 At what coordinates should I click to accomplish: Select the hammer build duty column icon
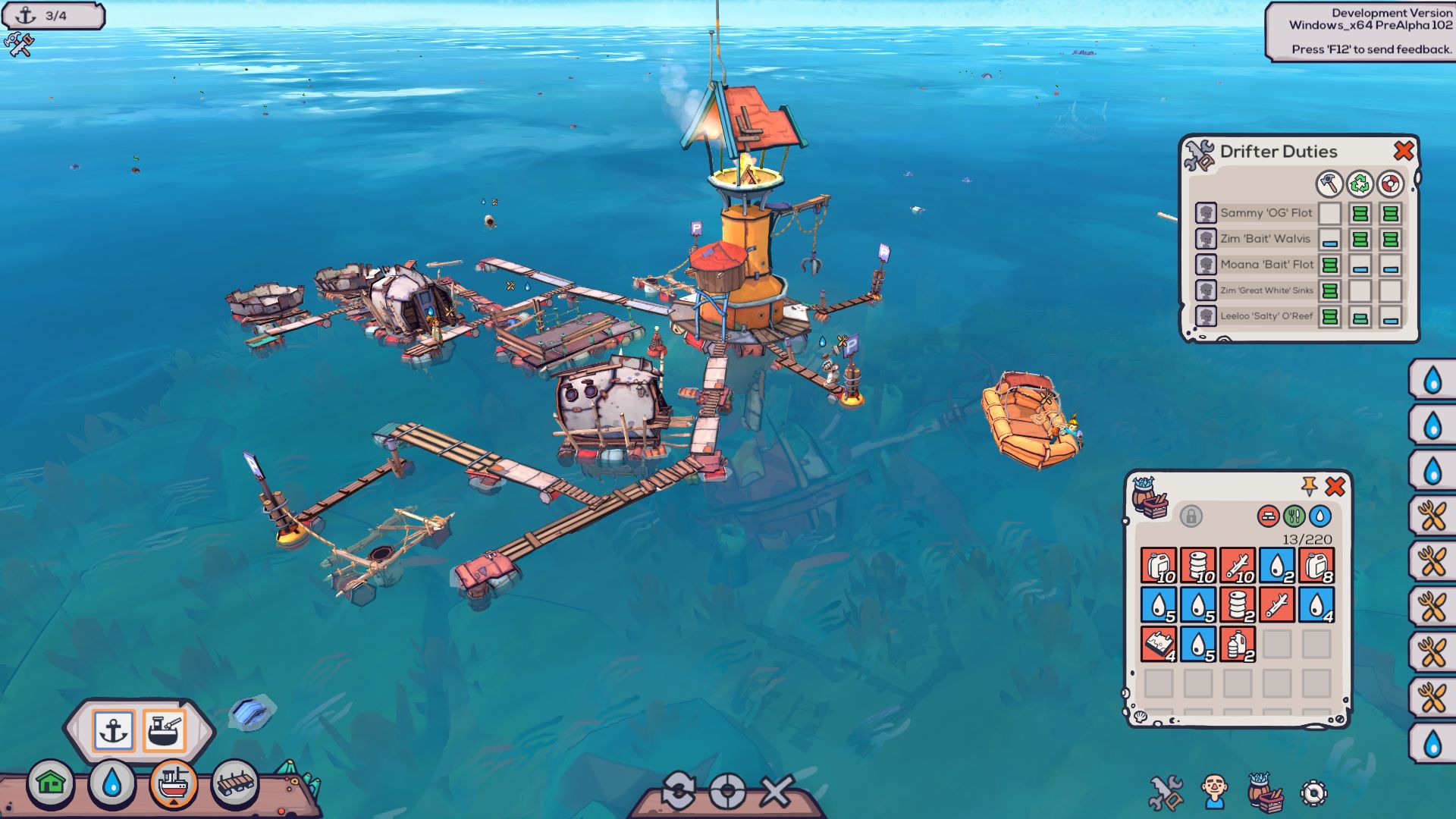pos(1329,184)
